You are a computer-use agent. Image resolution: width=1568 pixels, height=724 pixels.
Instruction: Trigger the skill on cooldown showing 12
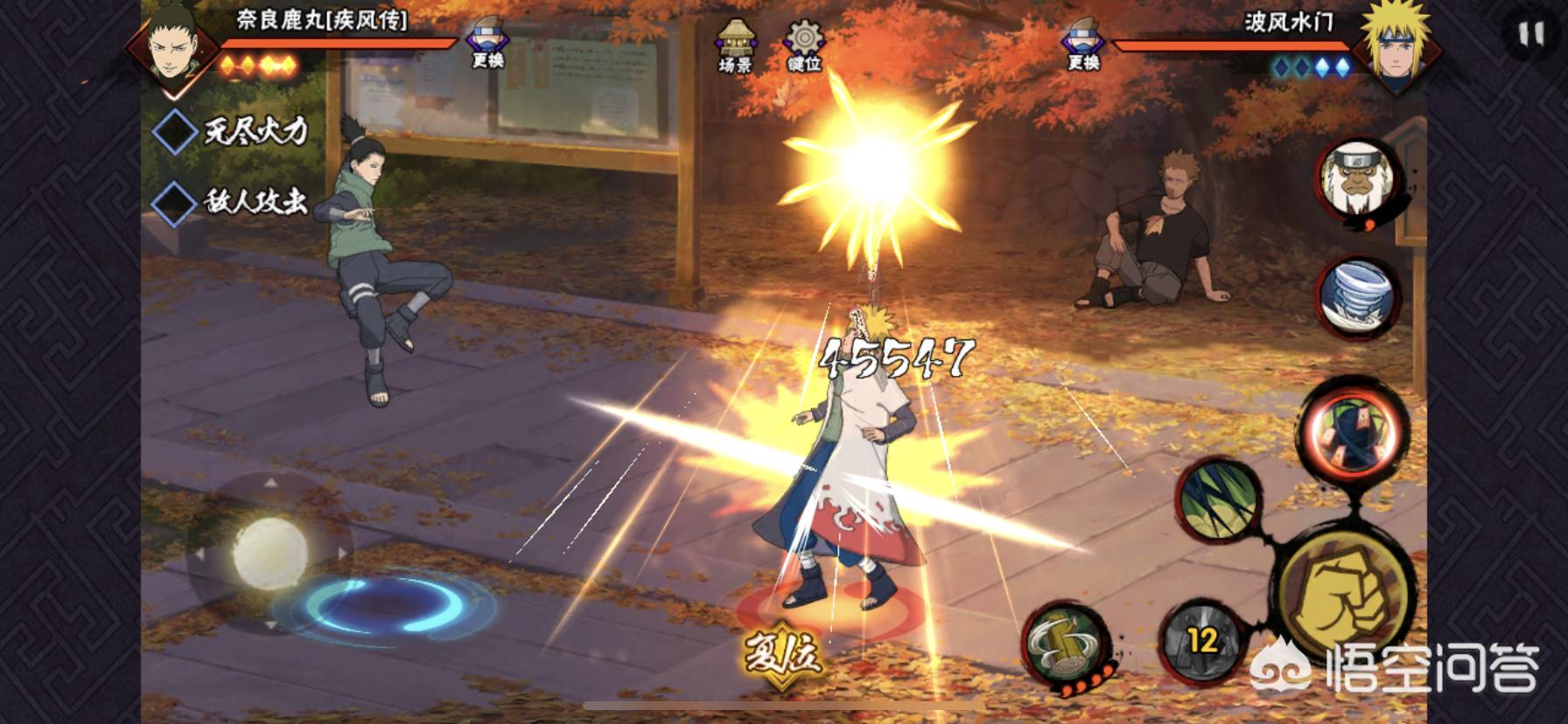pos(1202,640)
